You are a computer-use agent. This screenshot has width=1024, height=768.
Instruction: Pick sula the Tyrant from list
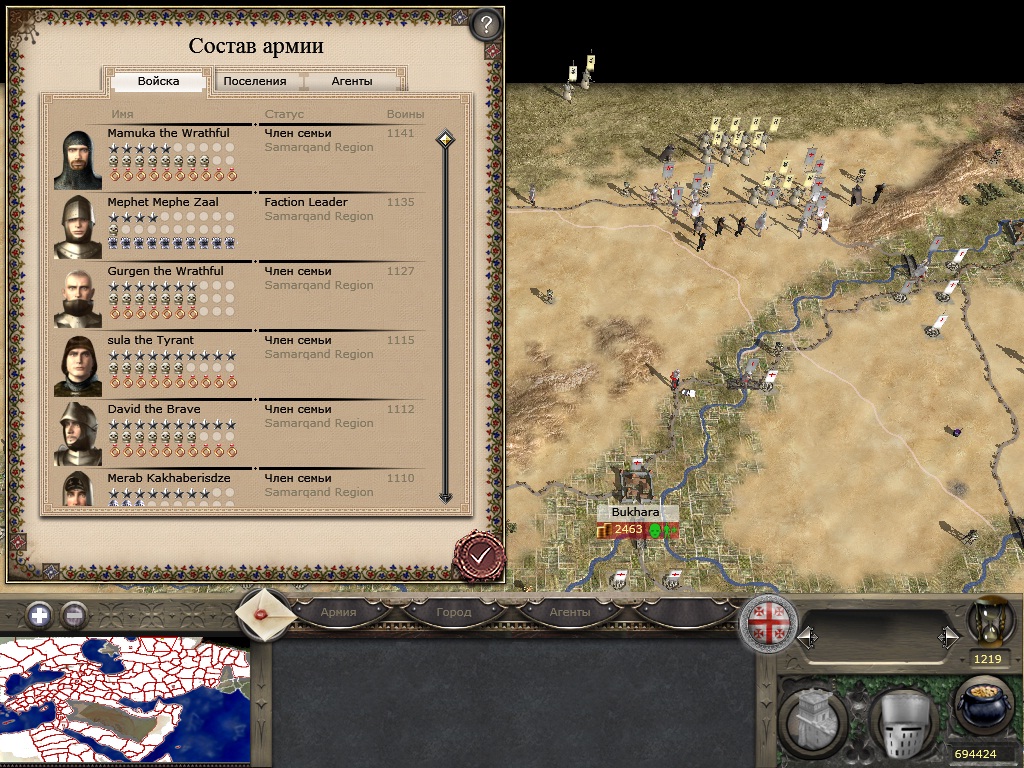pyautogui.click(x=240, y=364)
